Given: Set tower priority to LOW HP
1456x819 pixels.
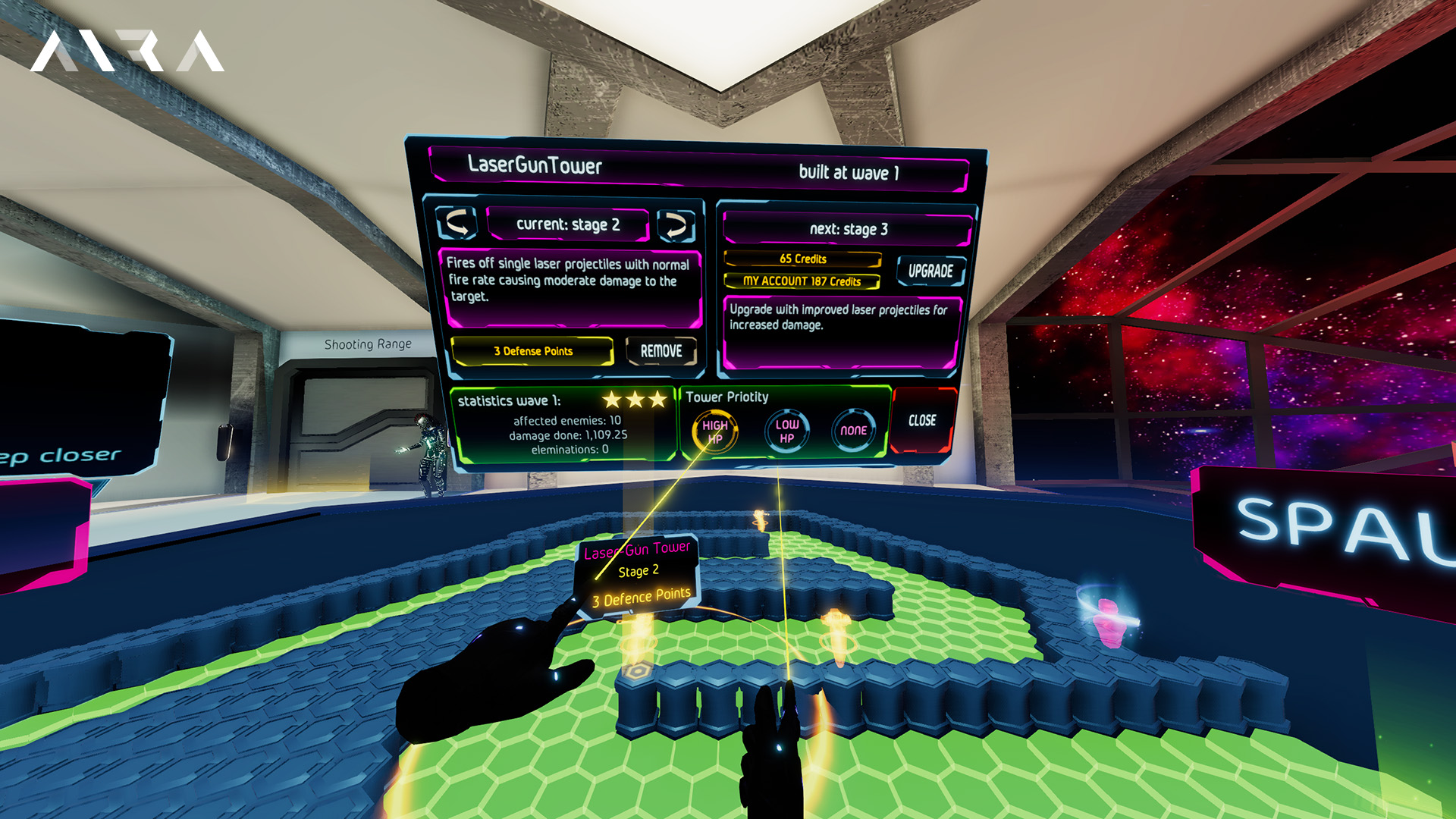Looking at the screenshot, I should pos(786,431).
